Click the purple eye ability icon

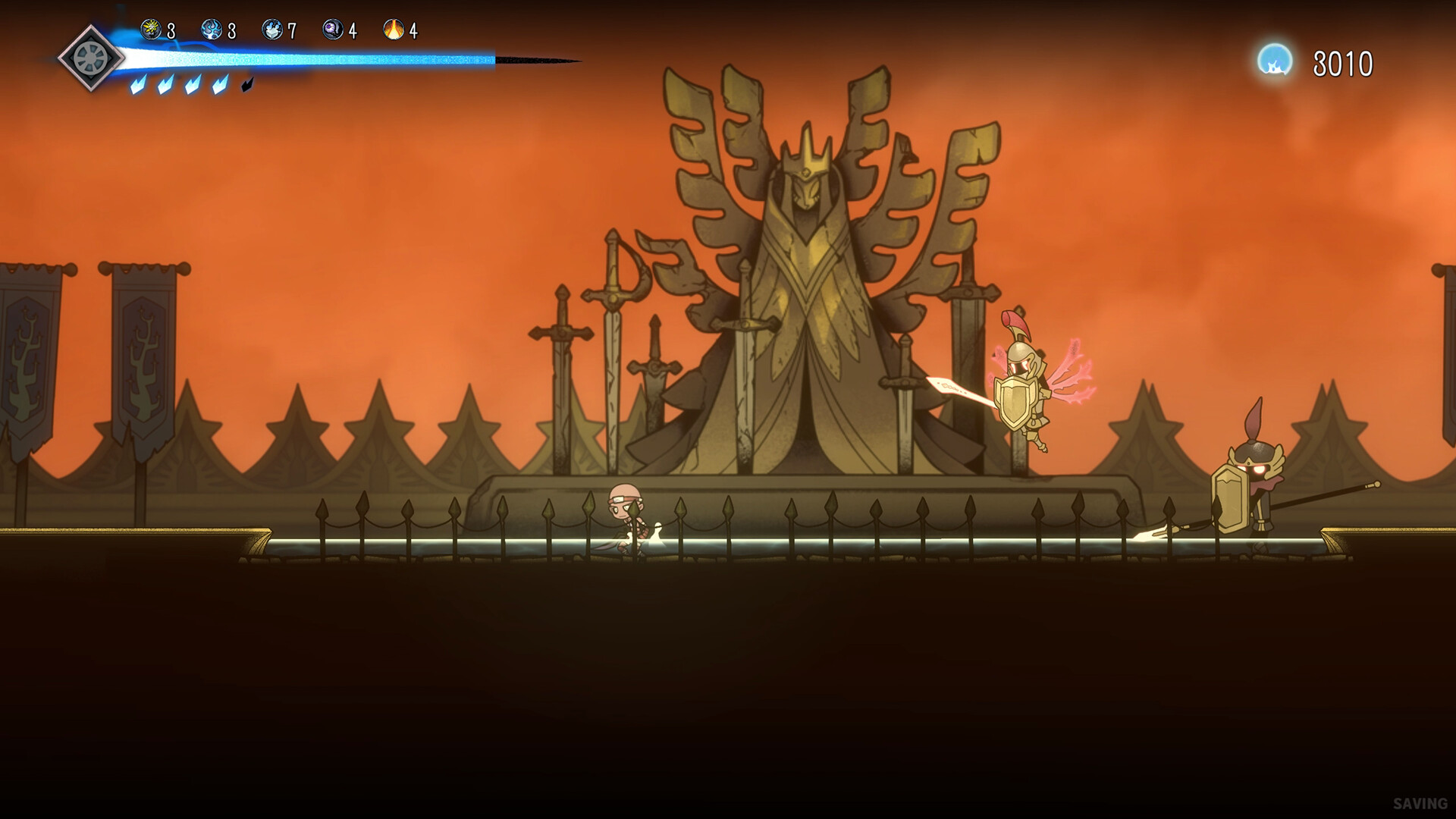click(332, 29)
